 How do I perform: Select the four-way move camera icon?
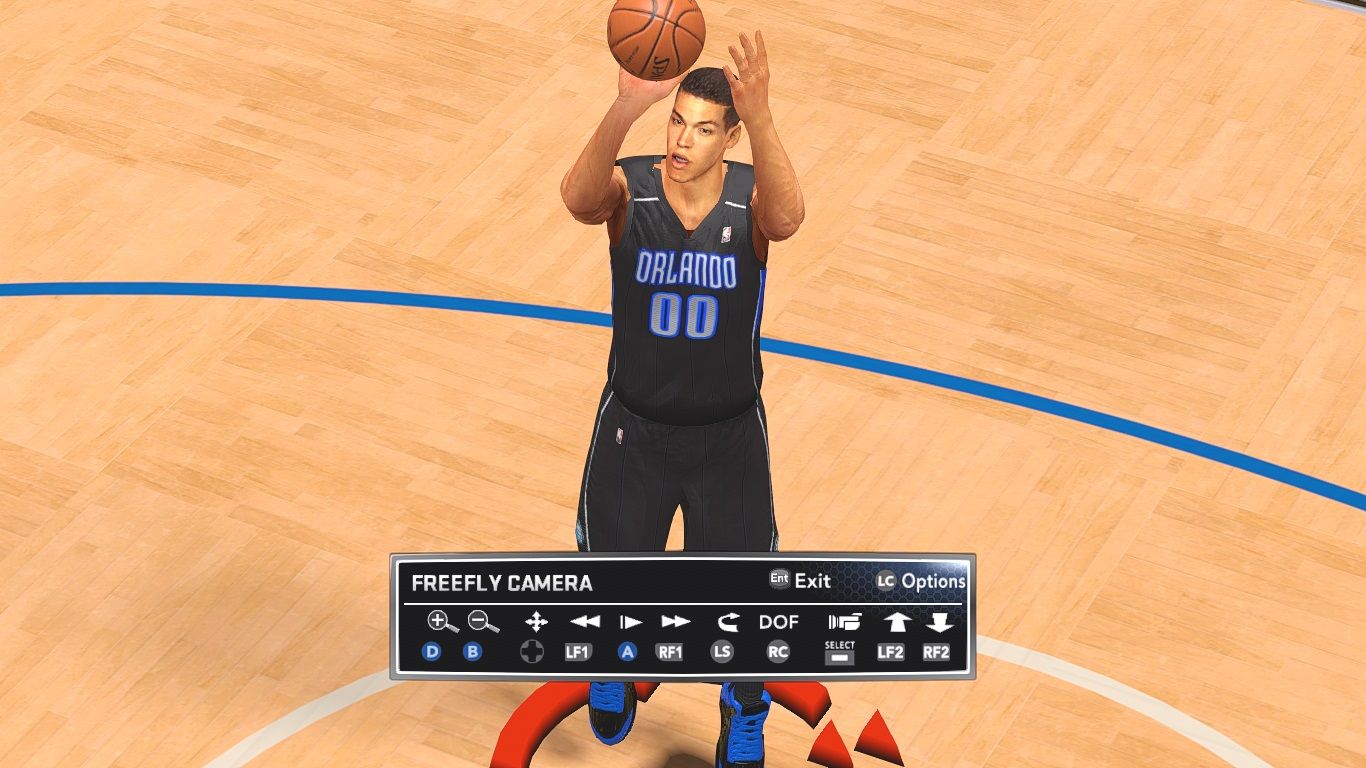(536, 622)
